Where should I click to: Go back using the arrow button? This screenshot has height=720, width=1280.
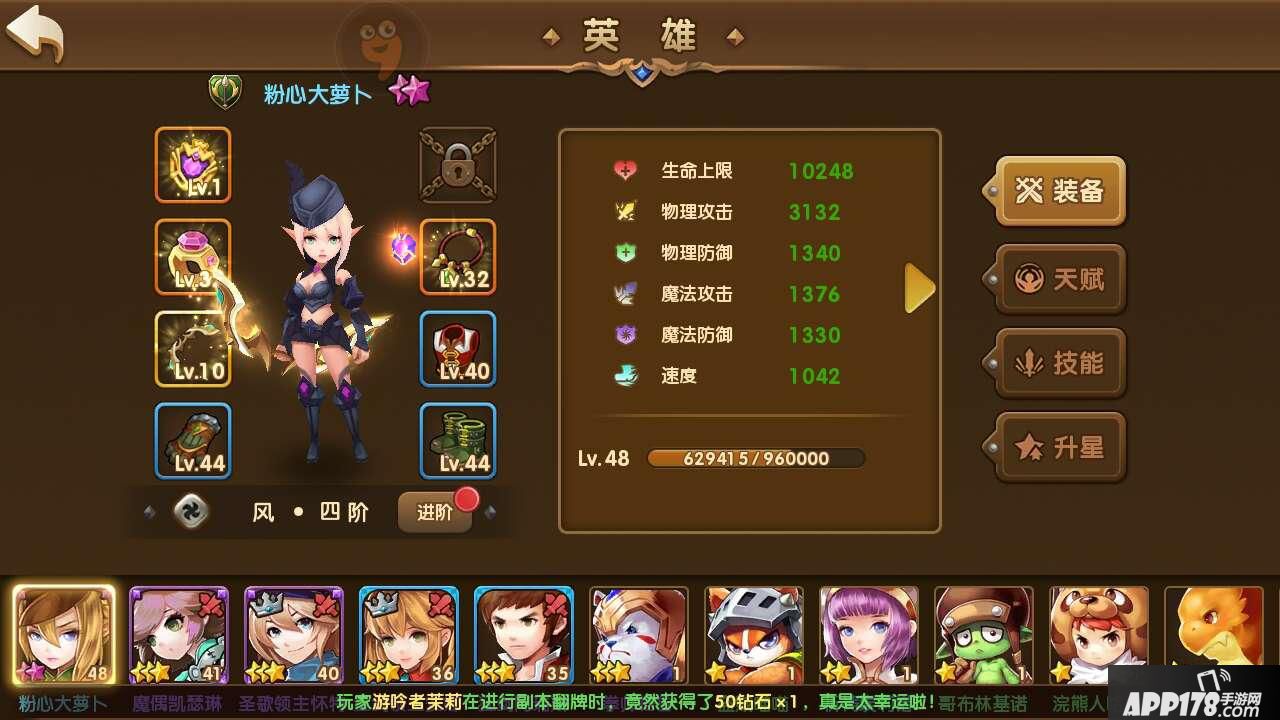(36, 34)
